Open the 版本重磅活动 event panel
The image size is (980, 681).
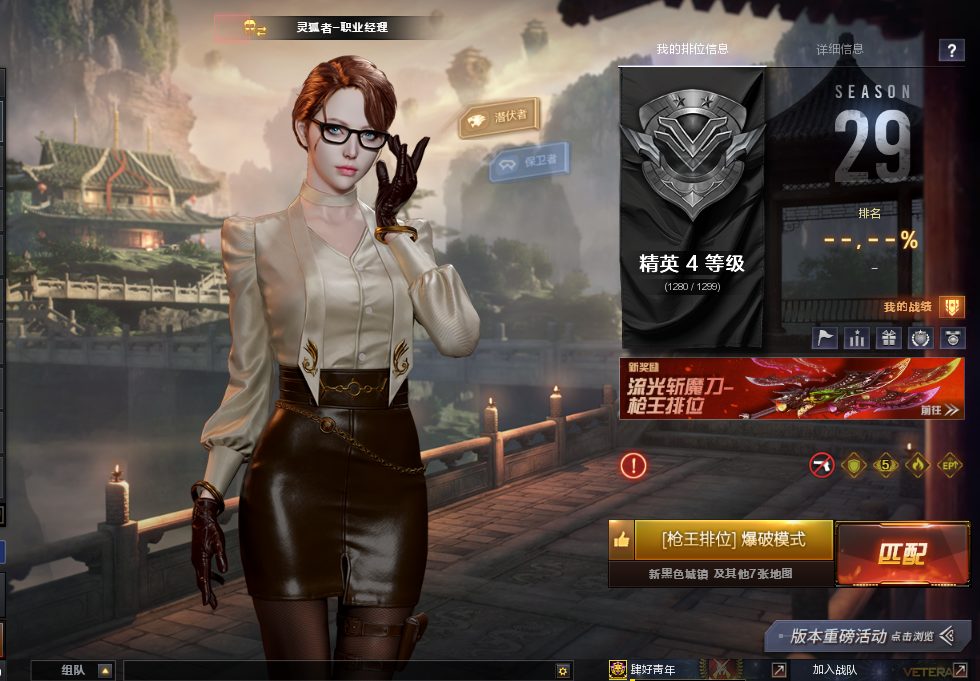click(867, 636)
